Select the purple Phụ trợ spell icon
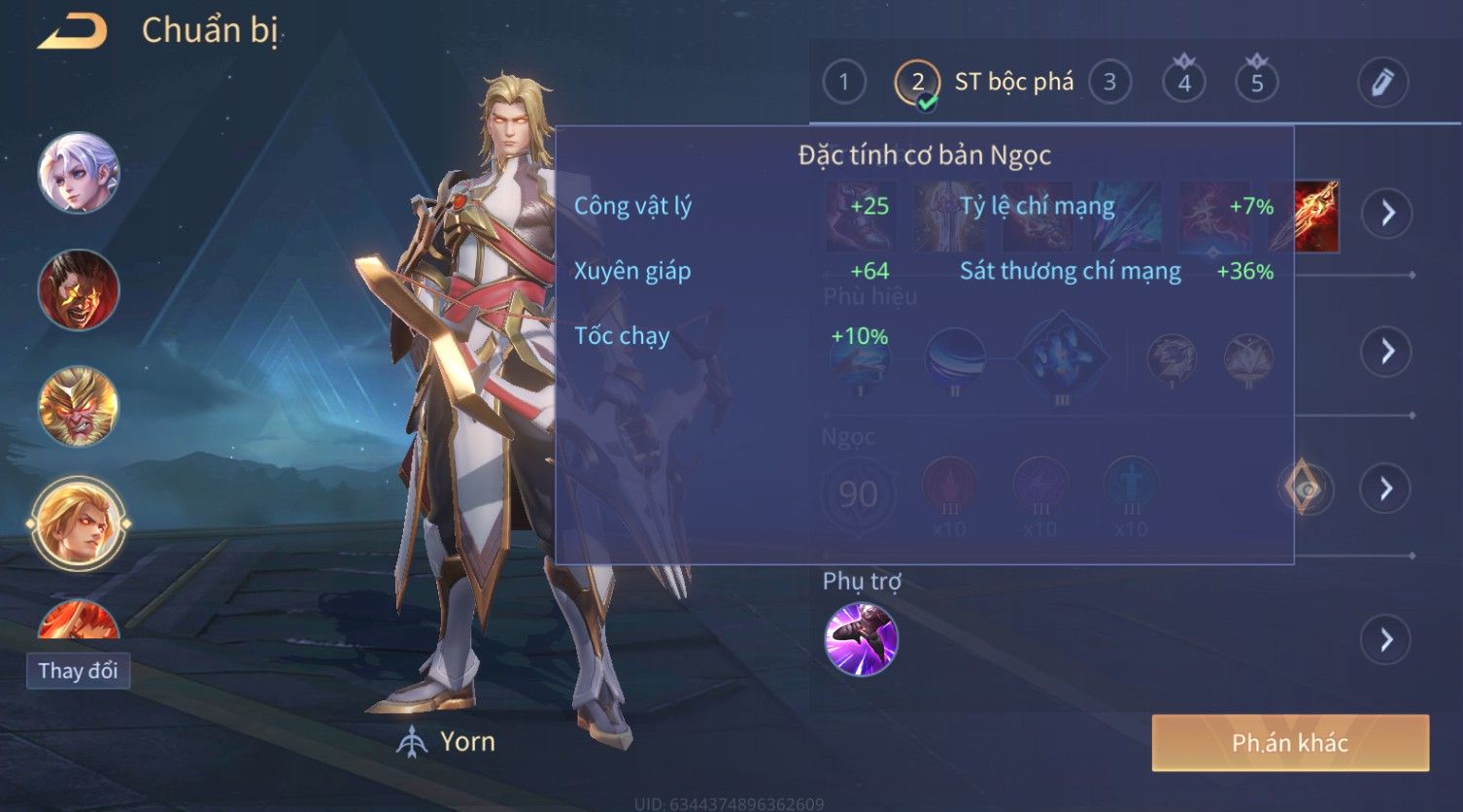Screen dimensions: 1463x812 point(861,639)
